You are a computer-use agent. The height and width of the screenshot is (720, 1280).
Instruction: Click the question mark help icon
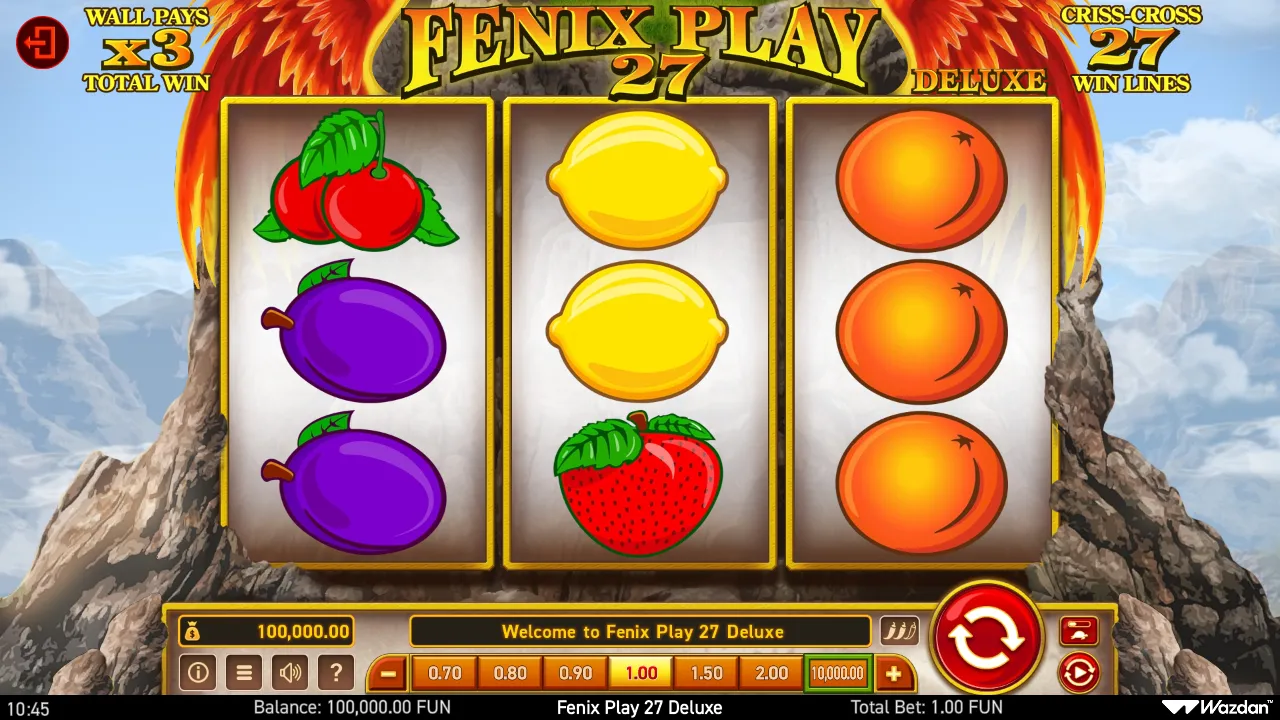pos(336,672)
